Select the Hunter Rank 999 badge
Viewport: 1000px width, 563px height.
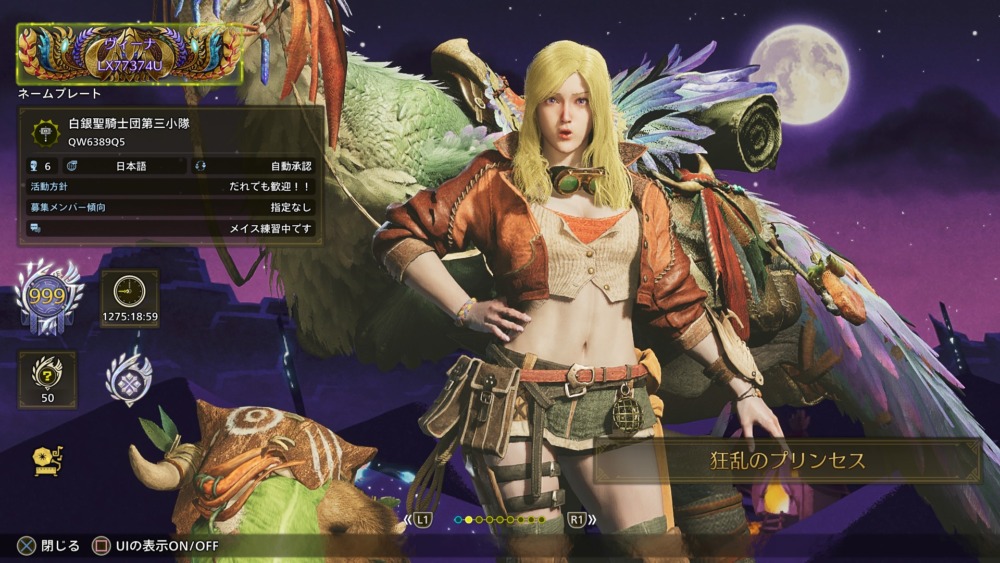[48, 297]
